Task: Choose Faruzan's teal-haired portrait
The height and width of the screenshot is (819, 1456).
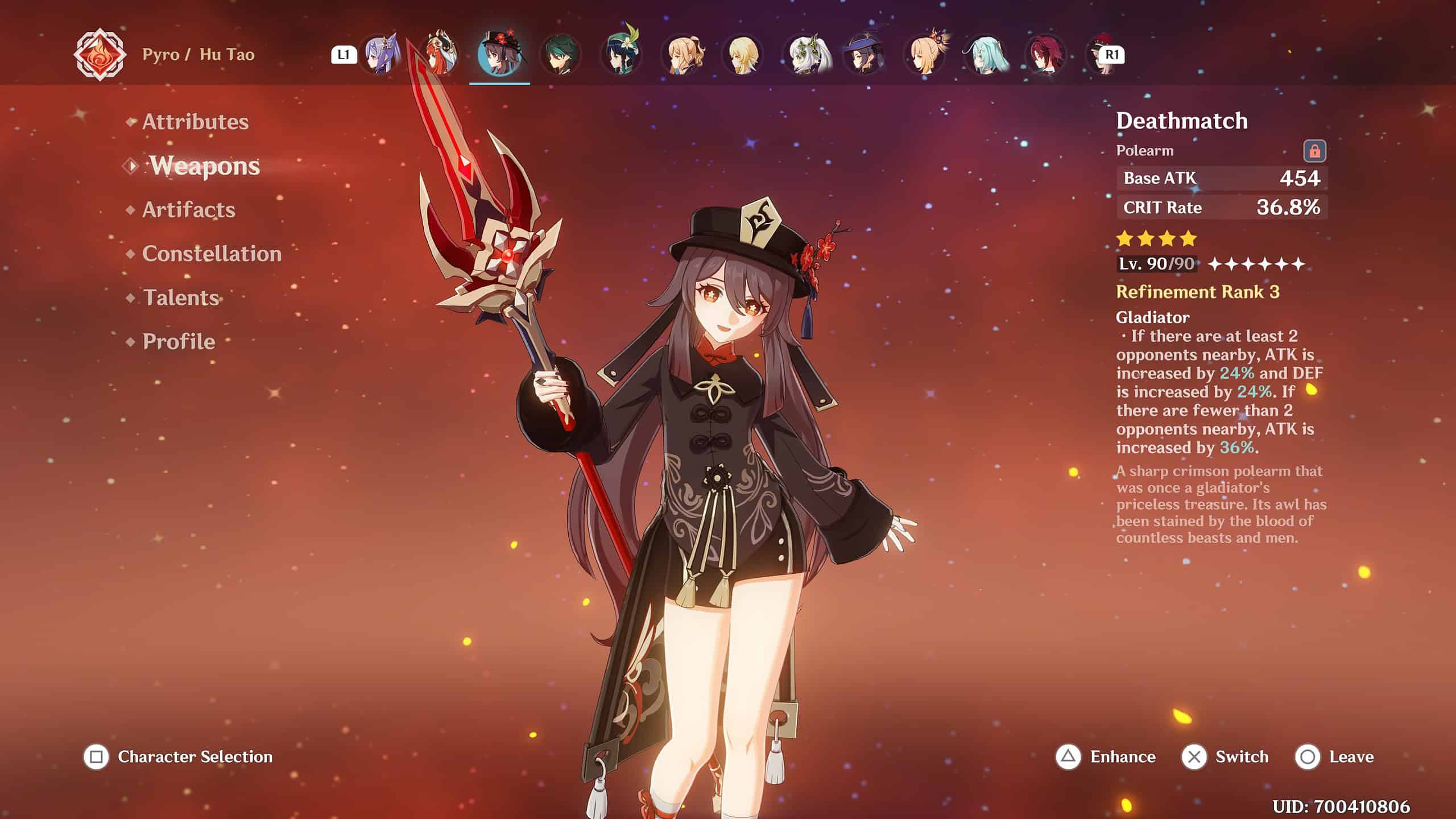Action: point(986,55)
